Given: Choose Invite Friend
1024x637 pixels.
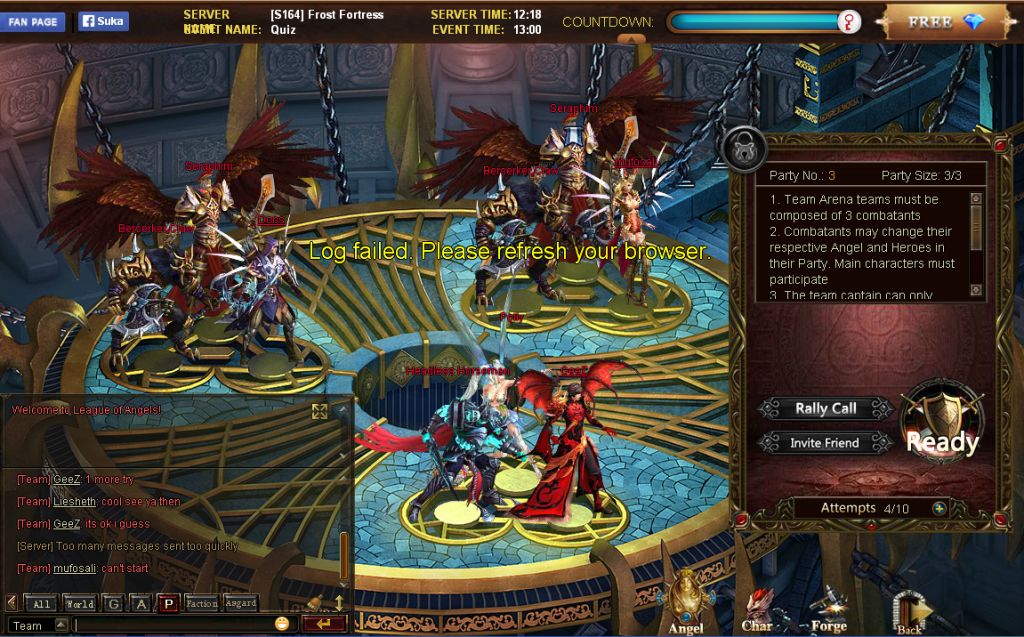Looking at the screenshot, I should click(x=826, y=442).
